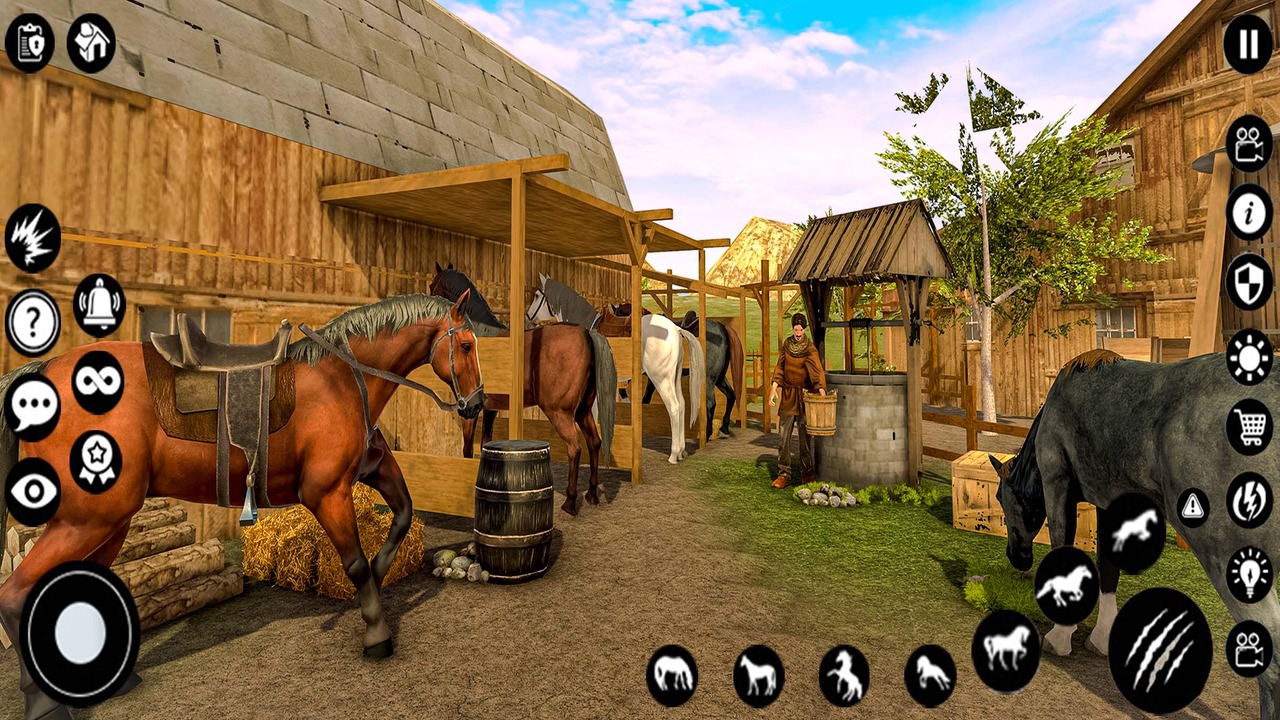Choose the rearing horse pose
This screenshot has width=1280, height=720.
click(844, 676)
